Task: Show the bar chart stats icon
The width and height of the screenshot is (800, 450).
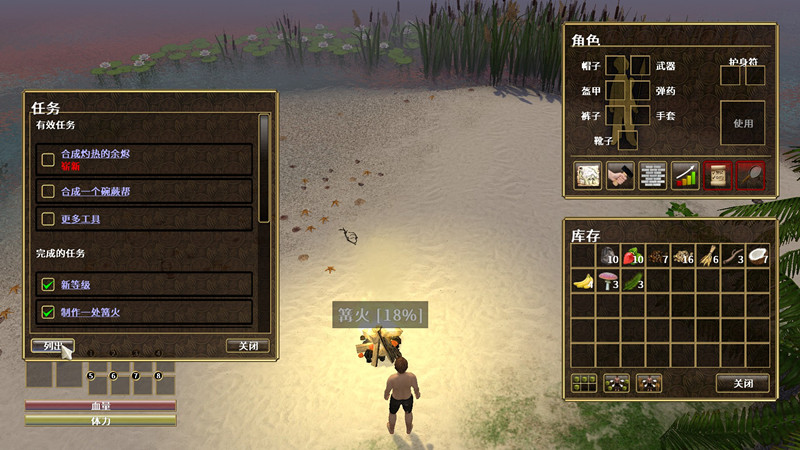Action: 685,176
